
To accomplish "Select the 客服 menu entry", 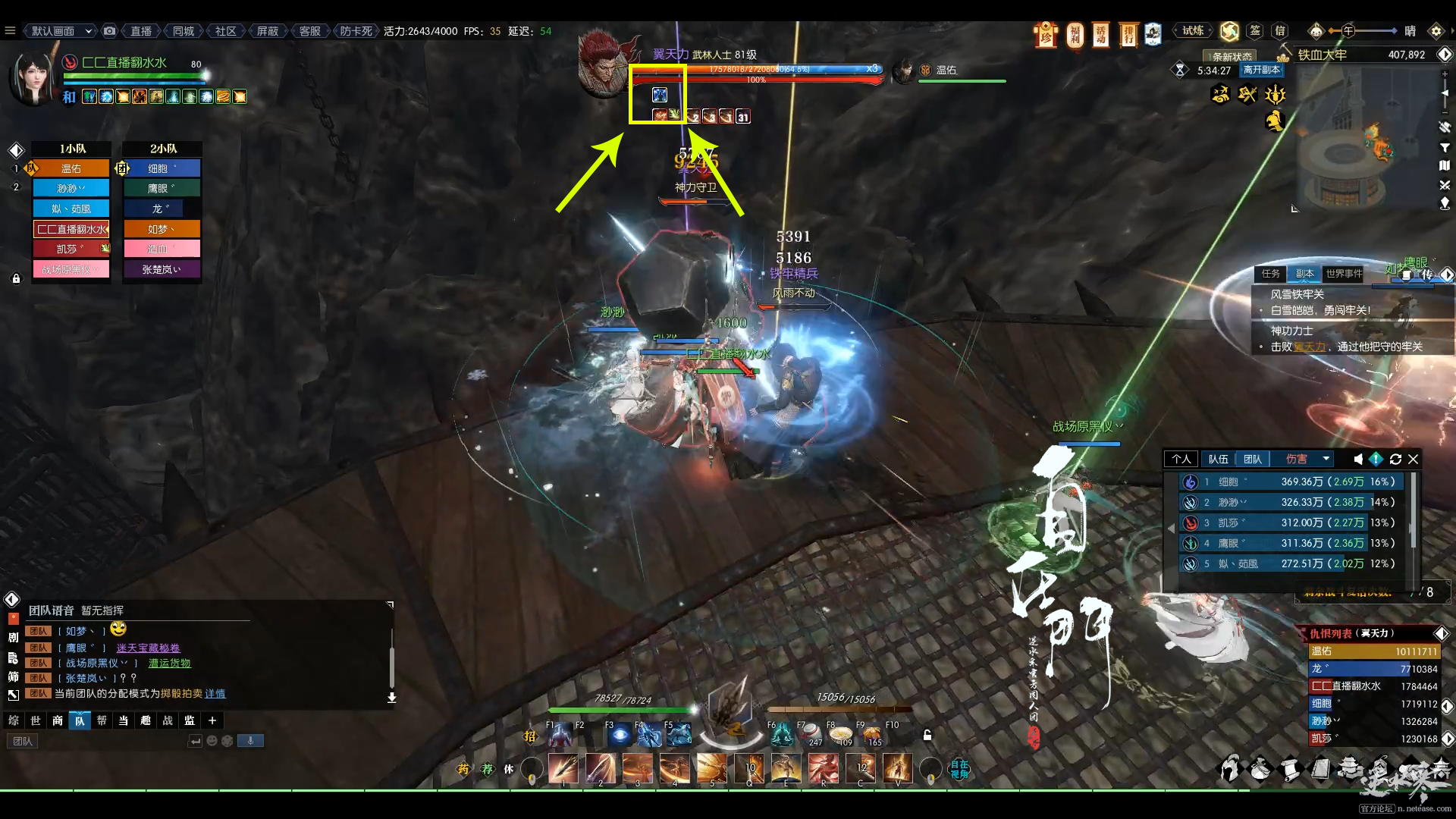I will point(309,31).
